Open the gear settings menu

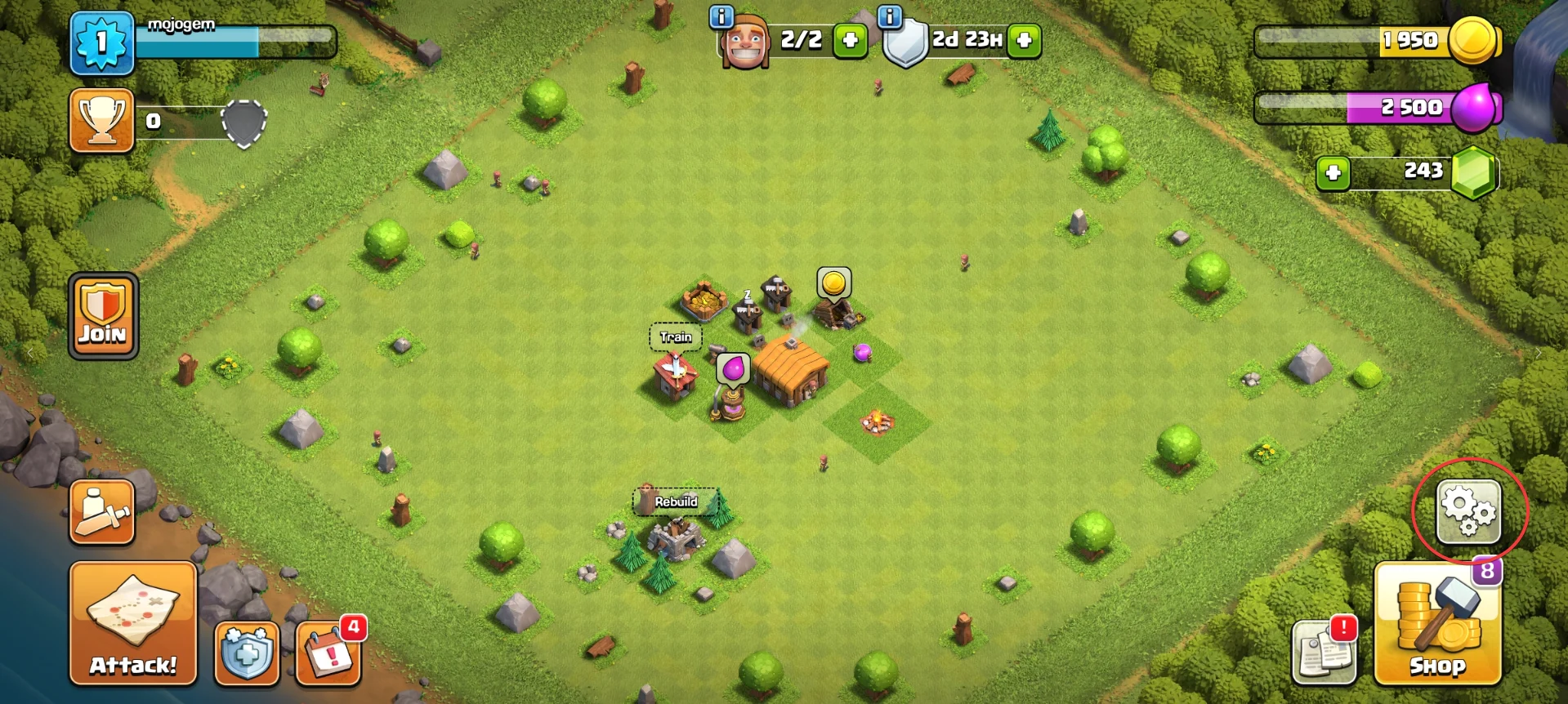(x=1468, y=512)
